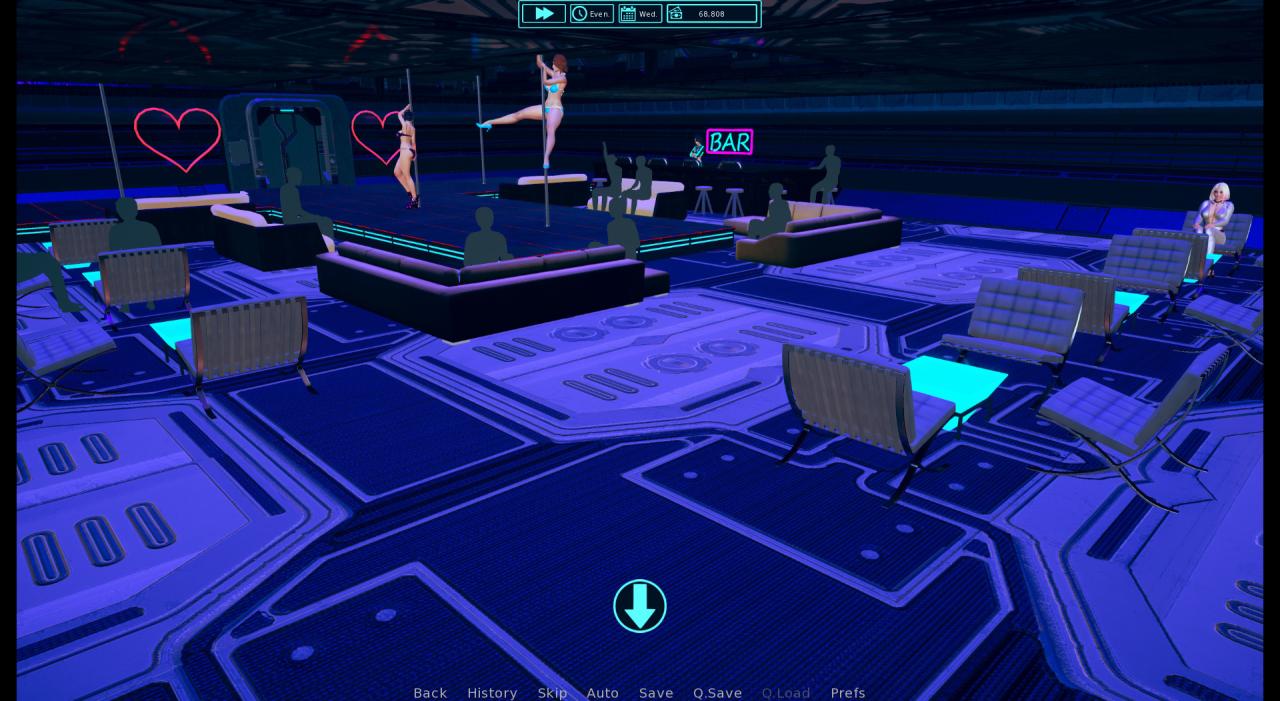1280x701 pixels.
Task: Select Back in the bottom menu
Action: (430, 693)
